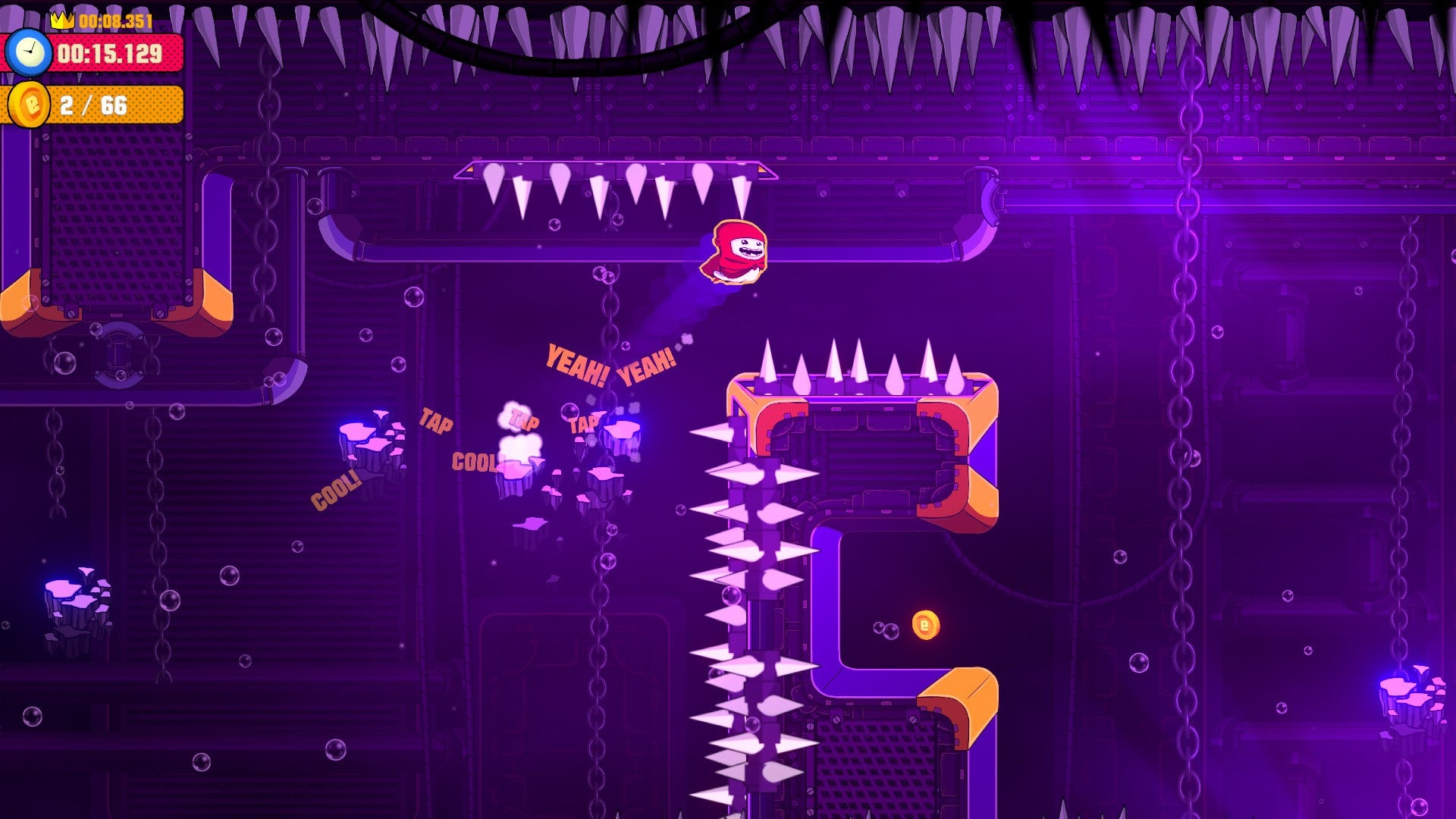Click the YEAH! text popup above the platforms

[576, 362]
